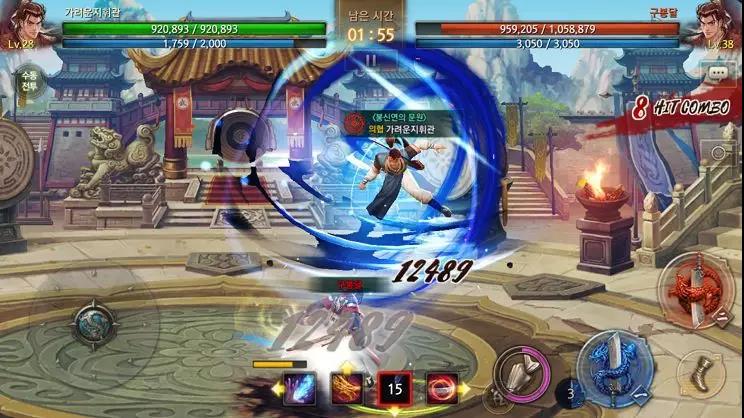744x418 pixels.
Task: Use the orange flame claw skill
Action: tap(347, 388)
